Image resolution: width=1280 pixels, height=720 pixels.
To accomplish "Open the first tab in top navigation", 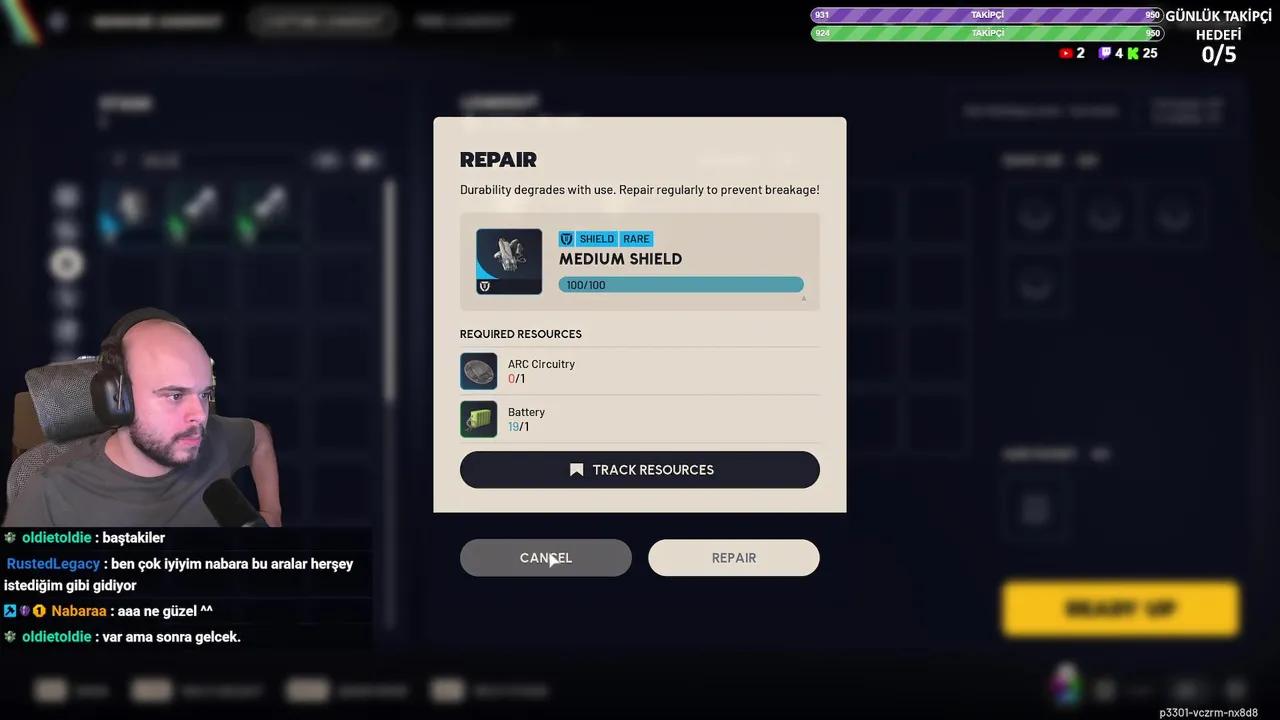I will tap(156, 20).
